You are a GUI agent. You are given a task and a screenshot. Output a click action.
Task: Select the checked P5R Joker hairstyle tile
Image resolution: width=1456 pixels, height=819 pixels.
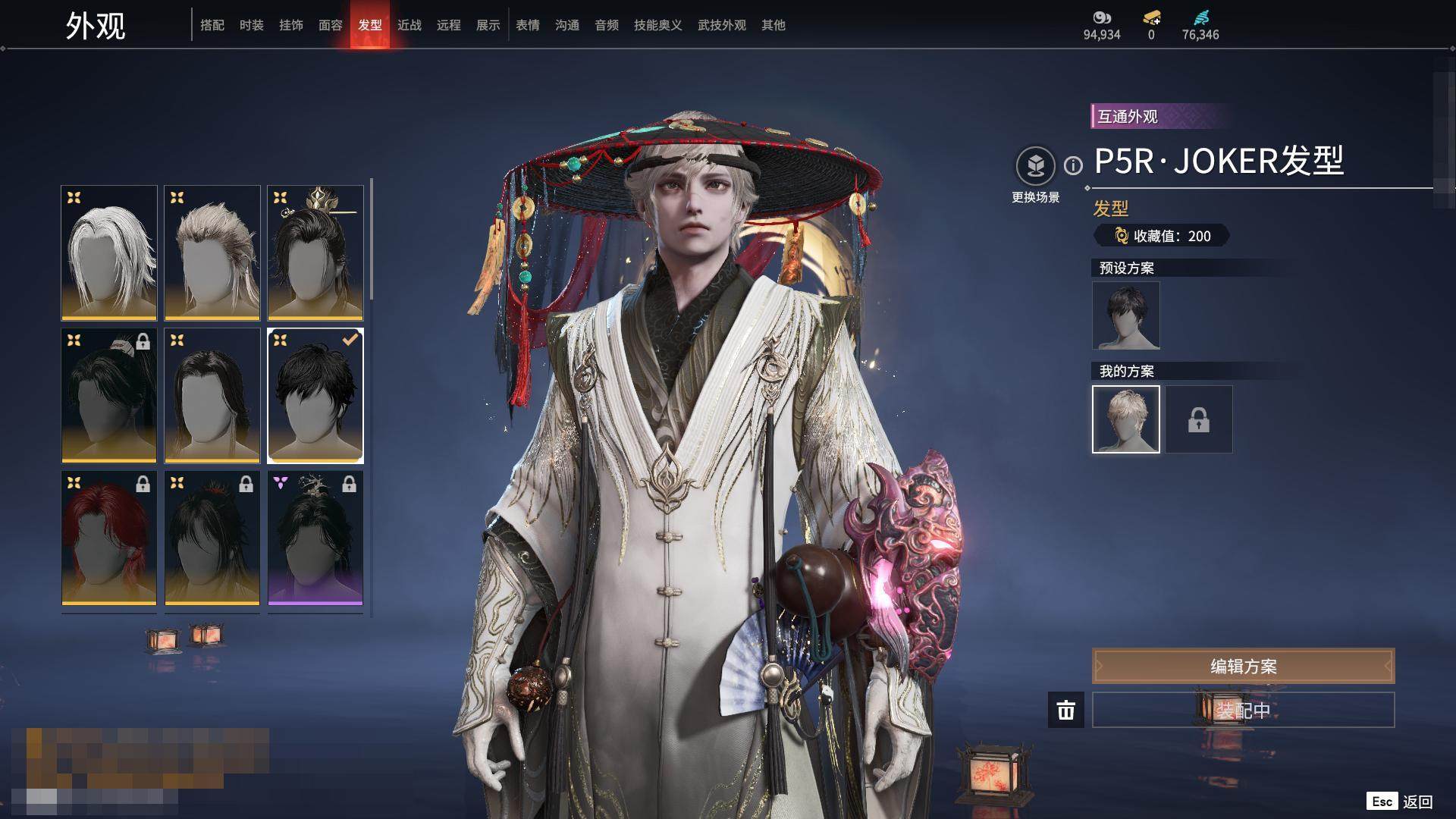pyautogui.click(x=315, y=395)
